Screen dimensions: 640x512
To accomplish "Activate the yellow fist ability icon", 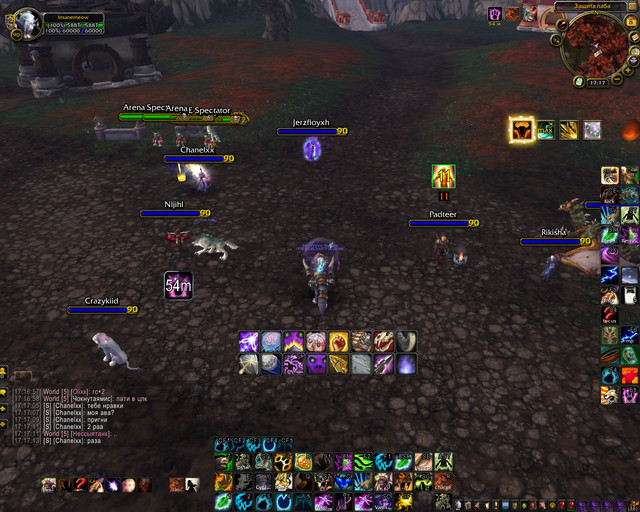I will (338, 342).
